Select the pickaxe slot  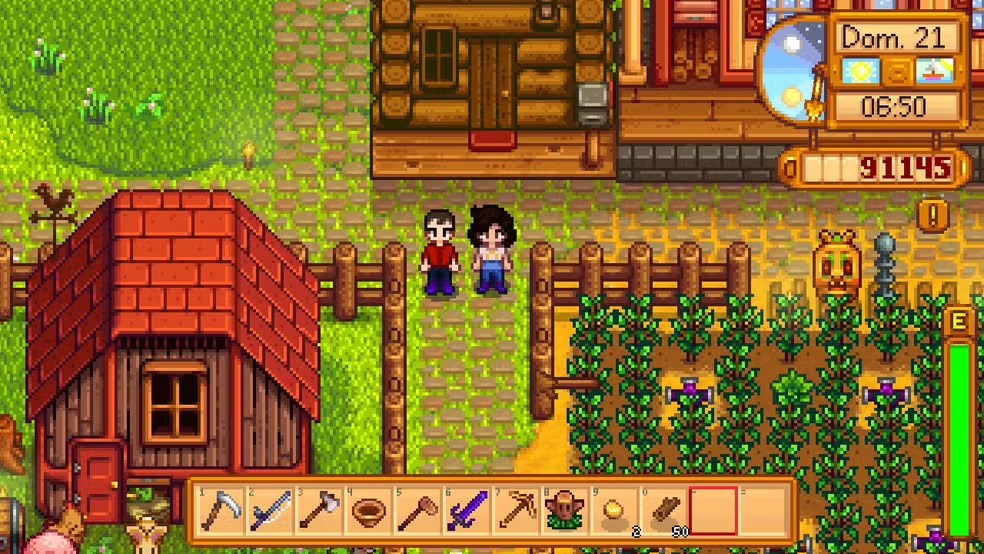(515, 511)
